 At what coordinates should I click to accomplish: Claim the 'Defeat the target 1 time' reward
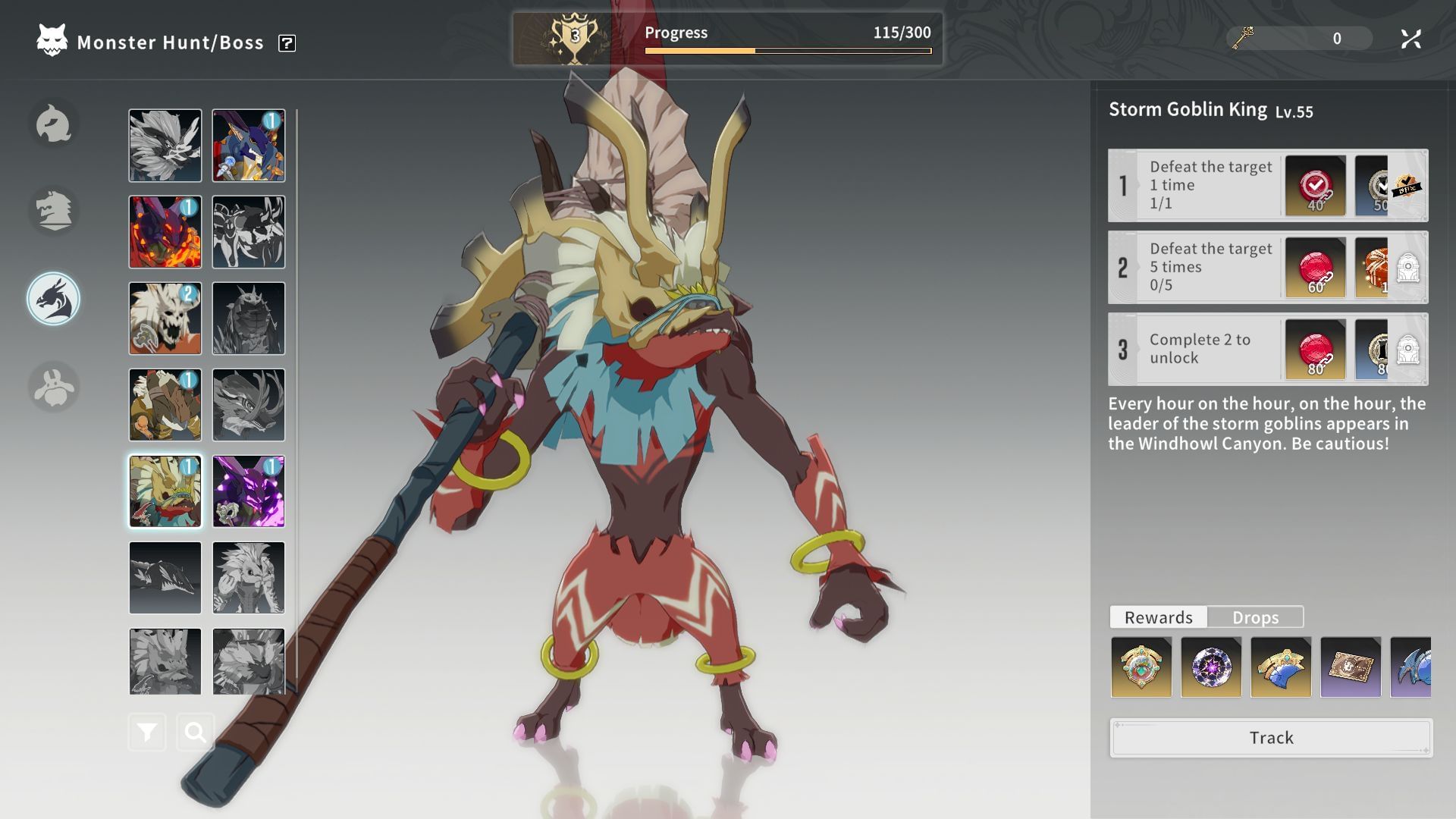(1315, 186)
